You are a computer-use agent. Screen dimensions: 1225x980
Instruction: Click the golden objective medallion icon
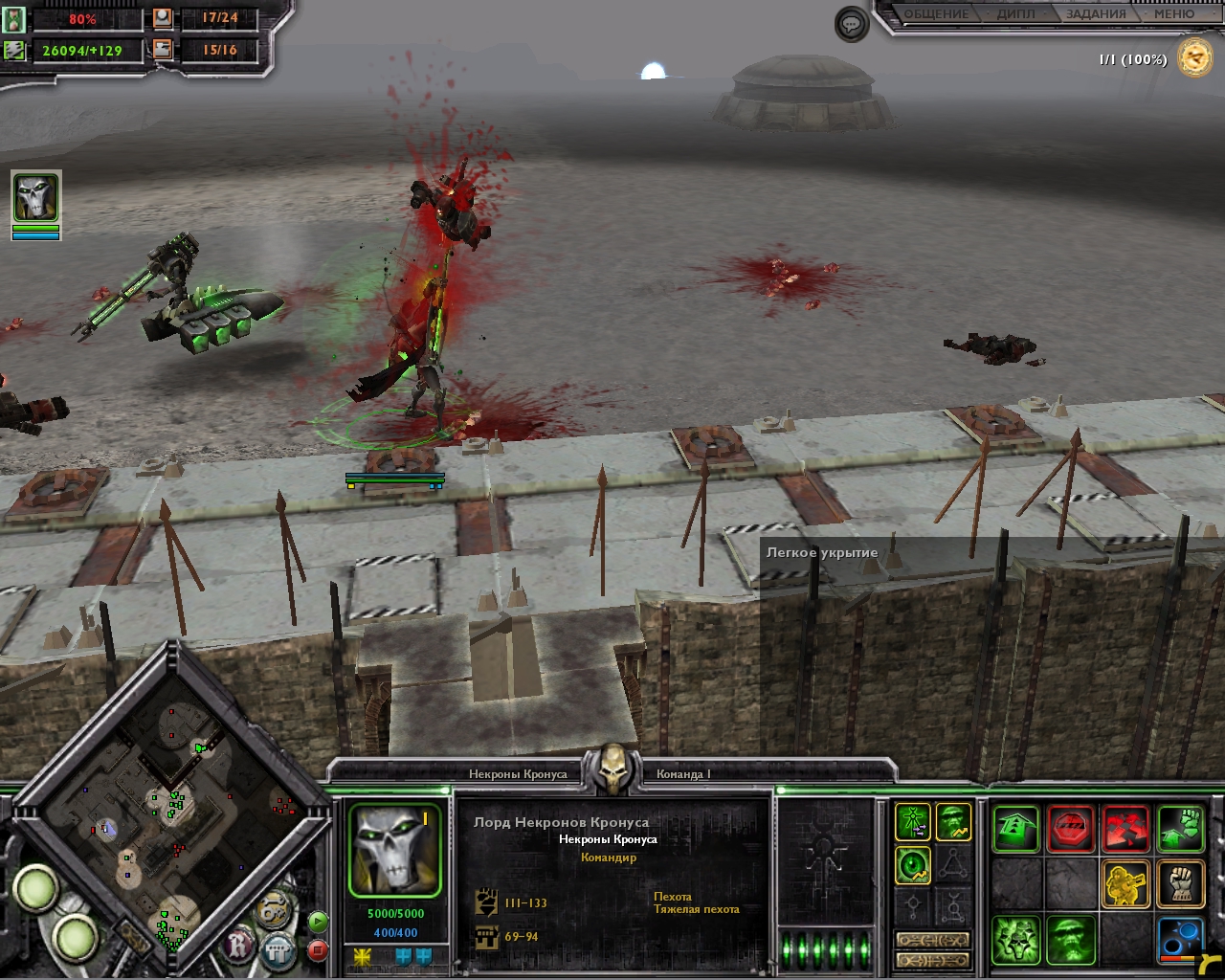pos(1195,58)
